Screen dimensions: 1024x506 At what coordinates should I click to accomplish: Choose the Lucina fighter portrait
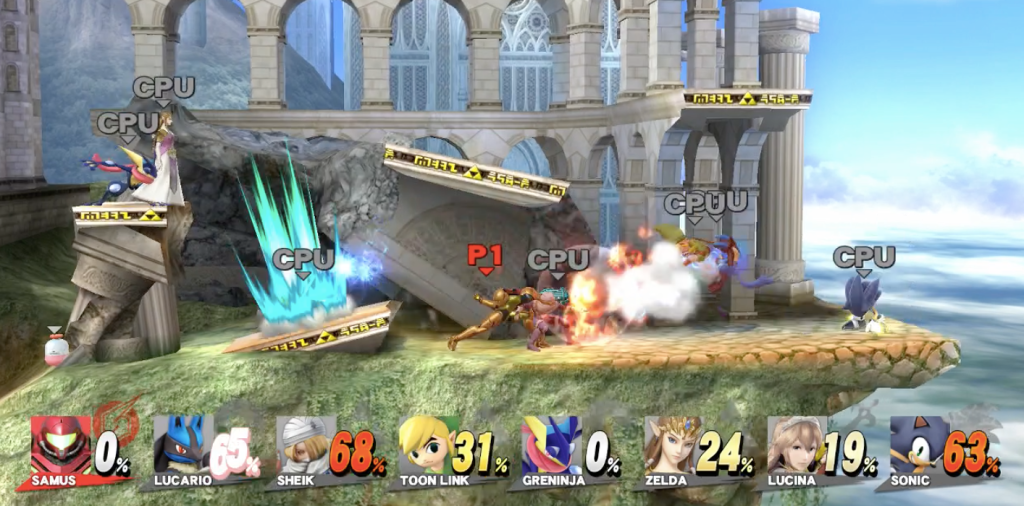click(x=796, y=446)
